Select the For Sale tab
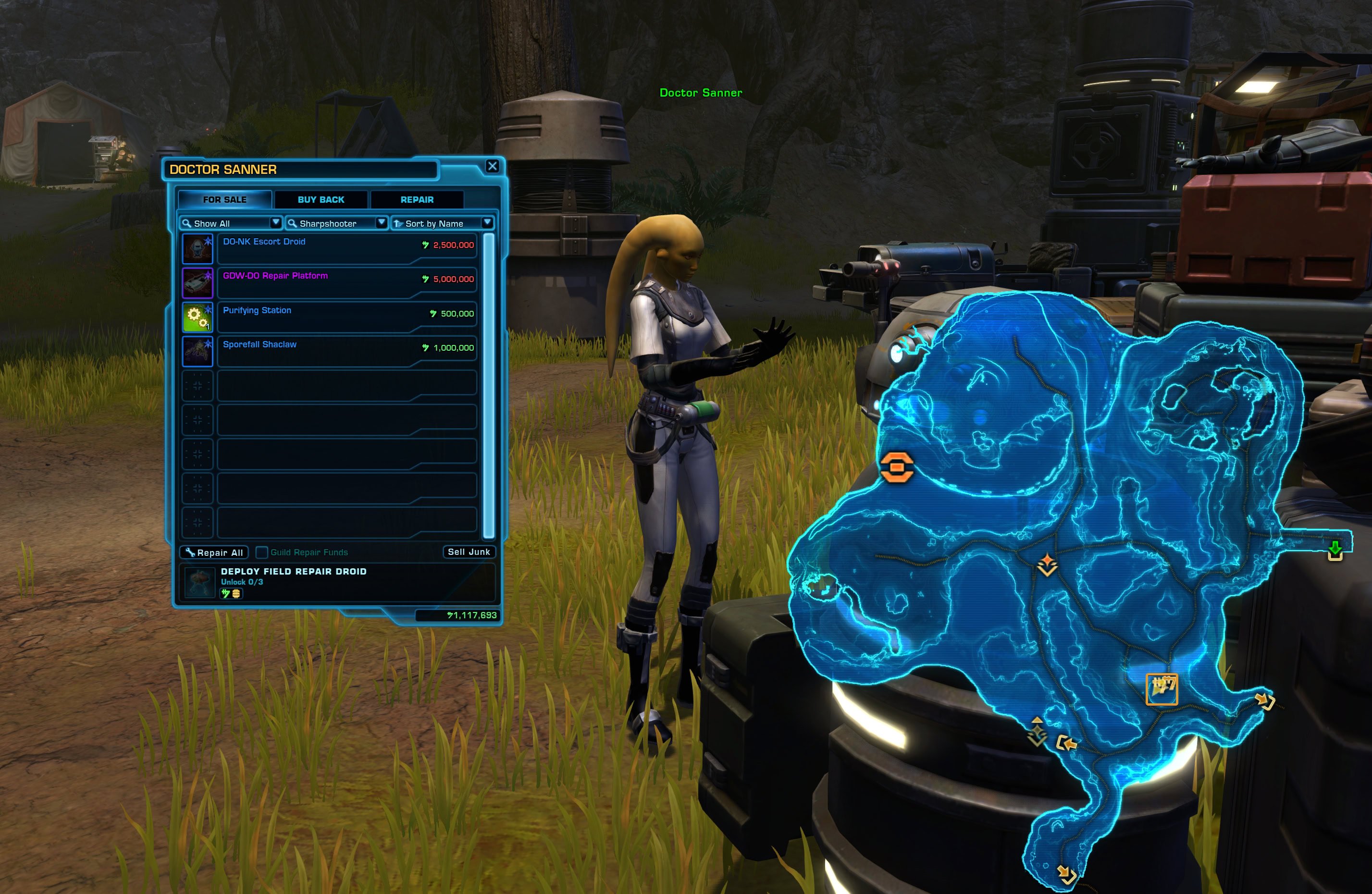Viewport: 1372px width, 894px height. click(x=224, y=199)
